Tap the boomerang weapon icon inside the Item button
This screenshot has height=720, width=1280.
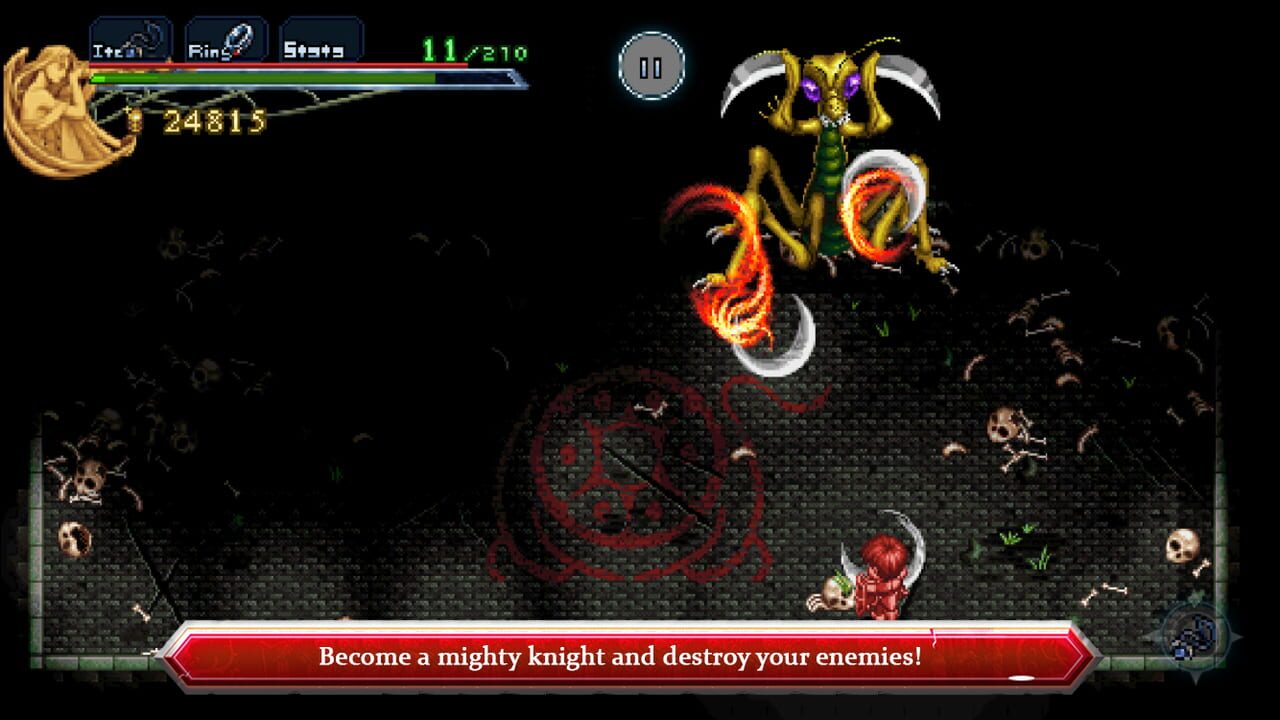pyautogui.click(x=146, y=36)
